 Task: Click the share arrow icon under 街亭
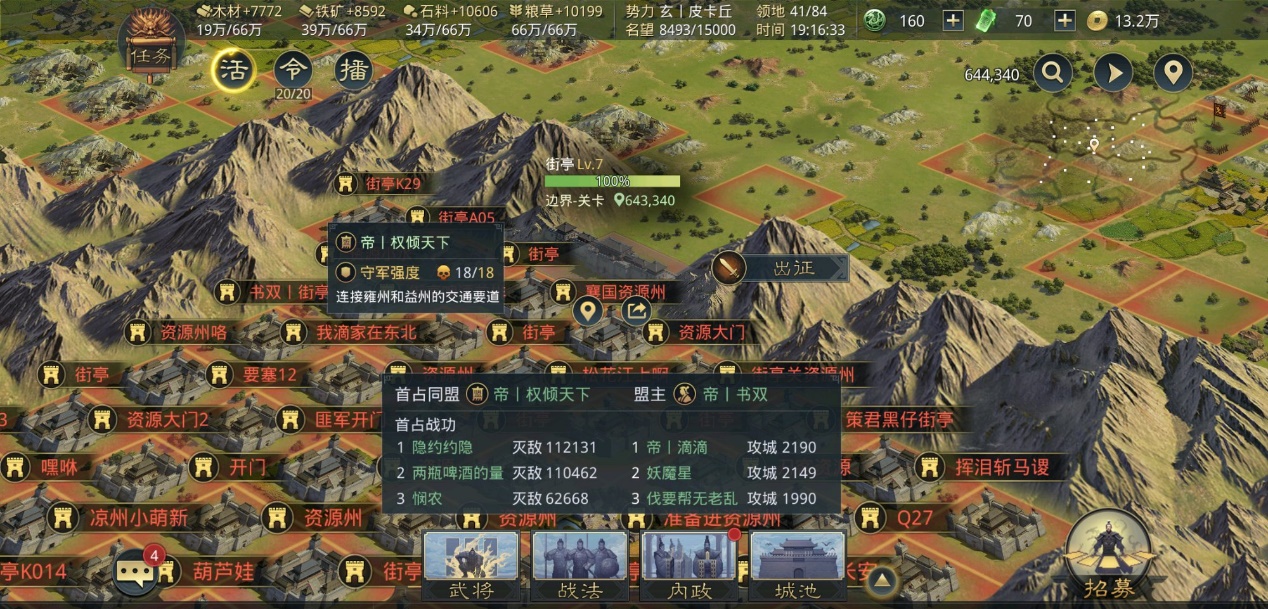(636, 311)
